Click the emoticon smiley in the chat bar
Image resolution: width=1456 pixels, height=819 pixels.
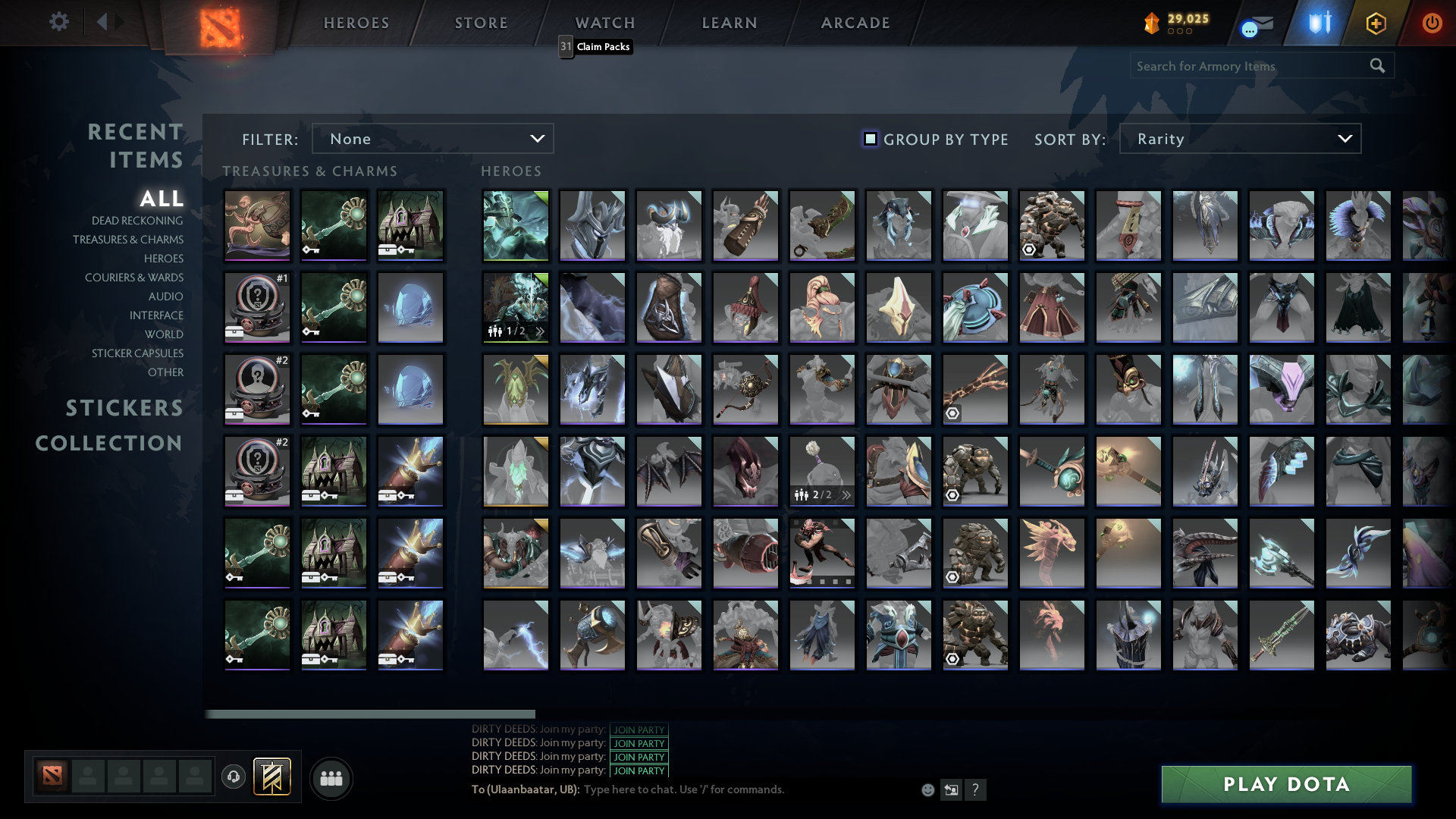(928, 789)
